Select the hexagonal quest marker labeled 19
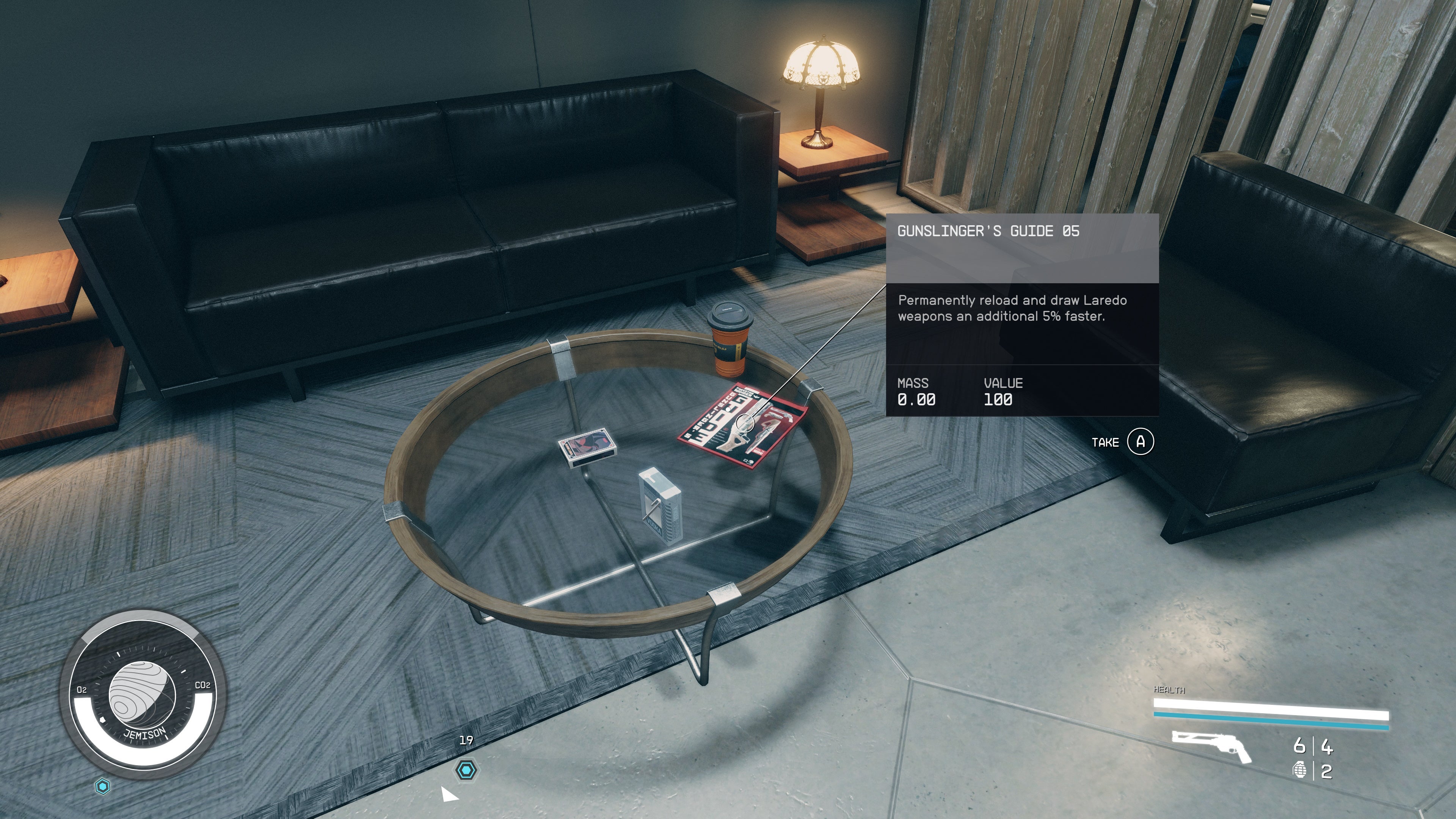This screenshot has height=819, width=1456. tap(466, 770)
